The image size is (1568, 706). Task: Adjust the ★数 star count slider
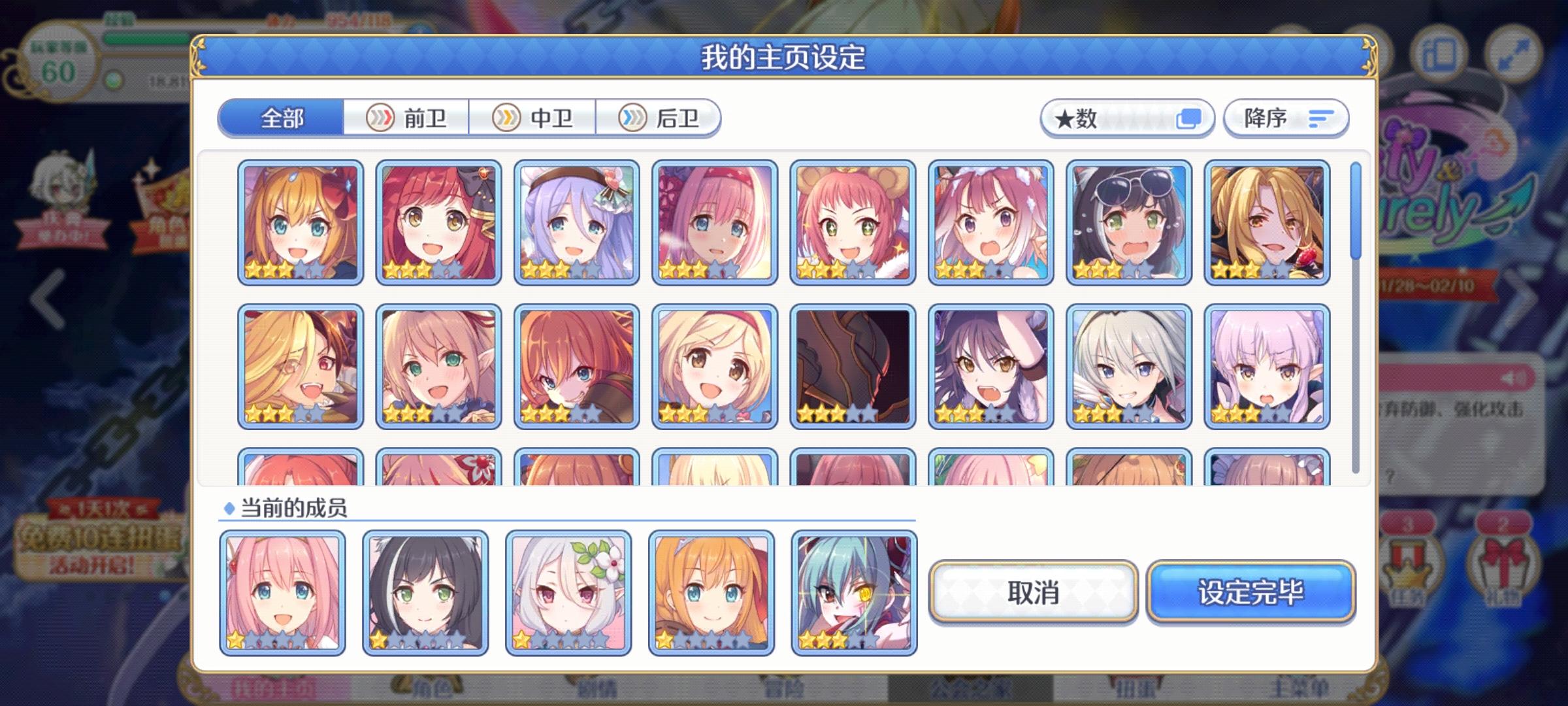[1137, 118]
